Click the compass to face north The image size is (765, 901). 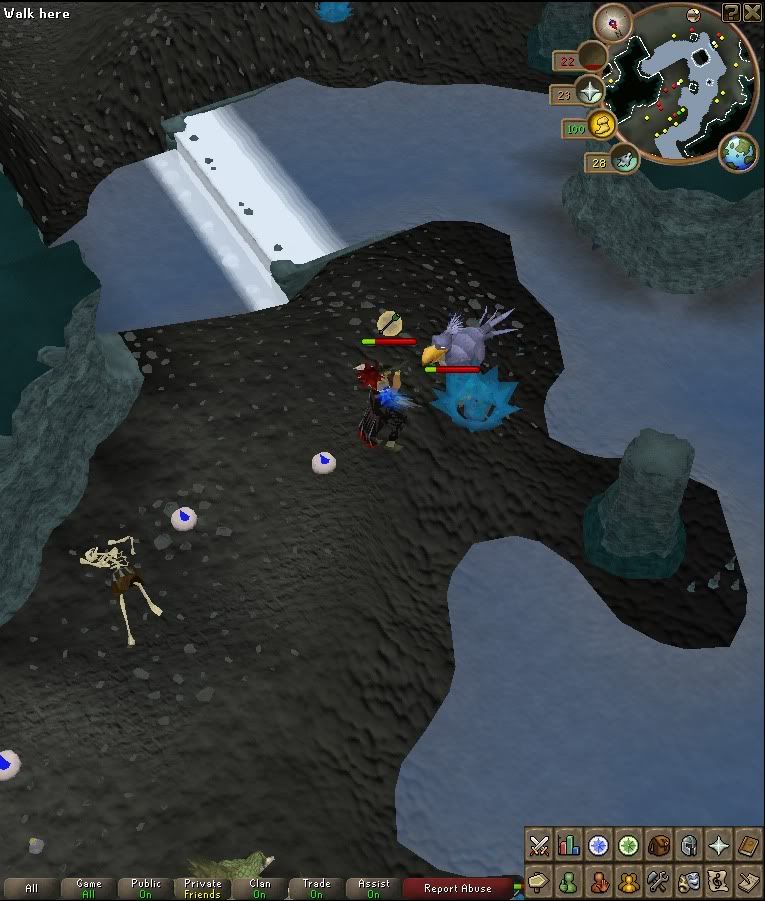click(x=612, y=20)
